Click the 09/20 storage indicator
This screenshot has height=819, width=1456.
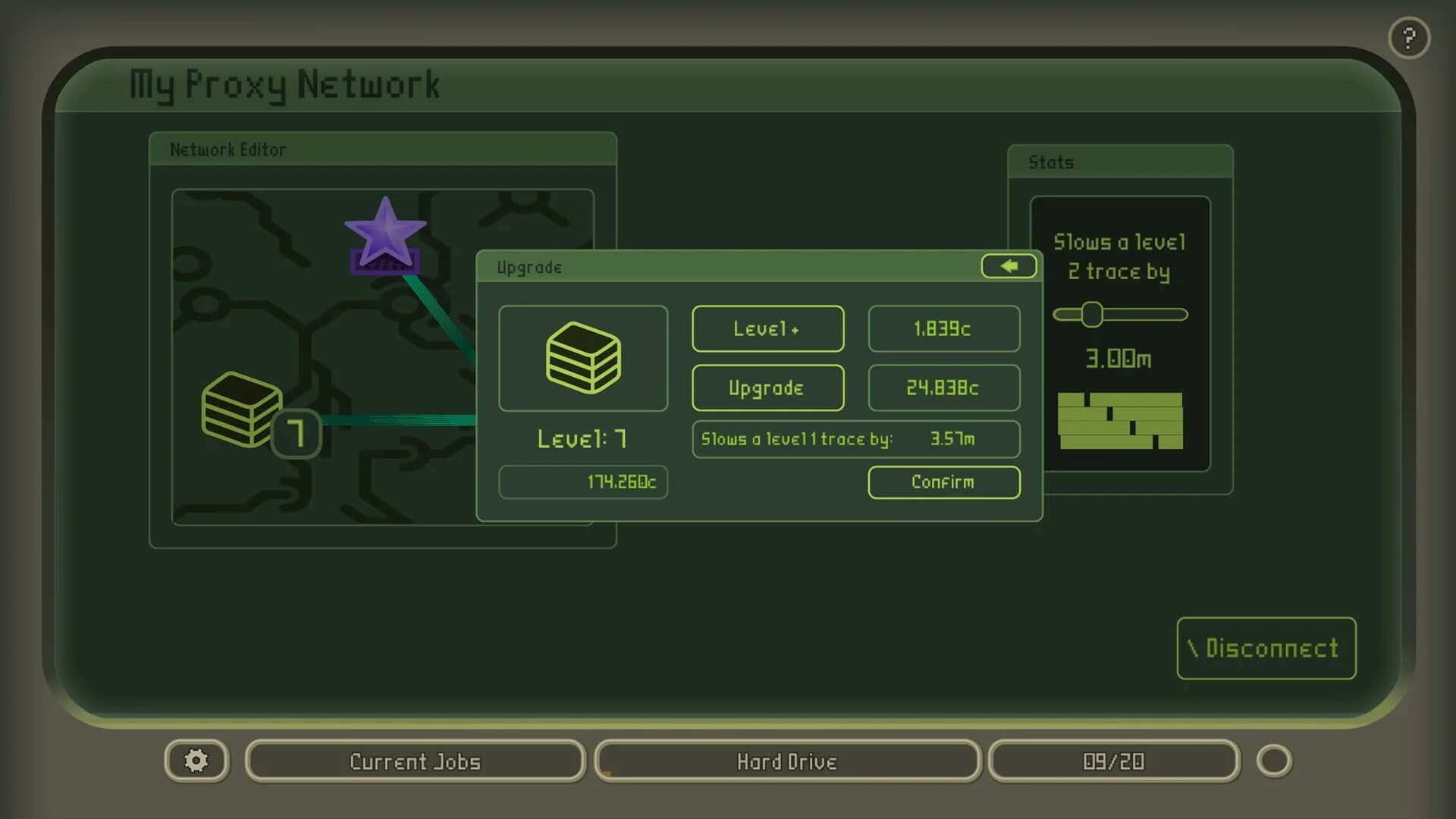point(1113,761)
